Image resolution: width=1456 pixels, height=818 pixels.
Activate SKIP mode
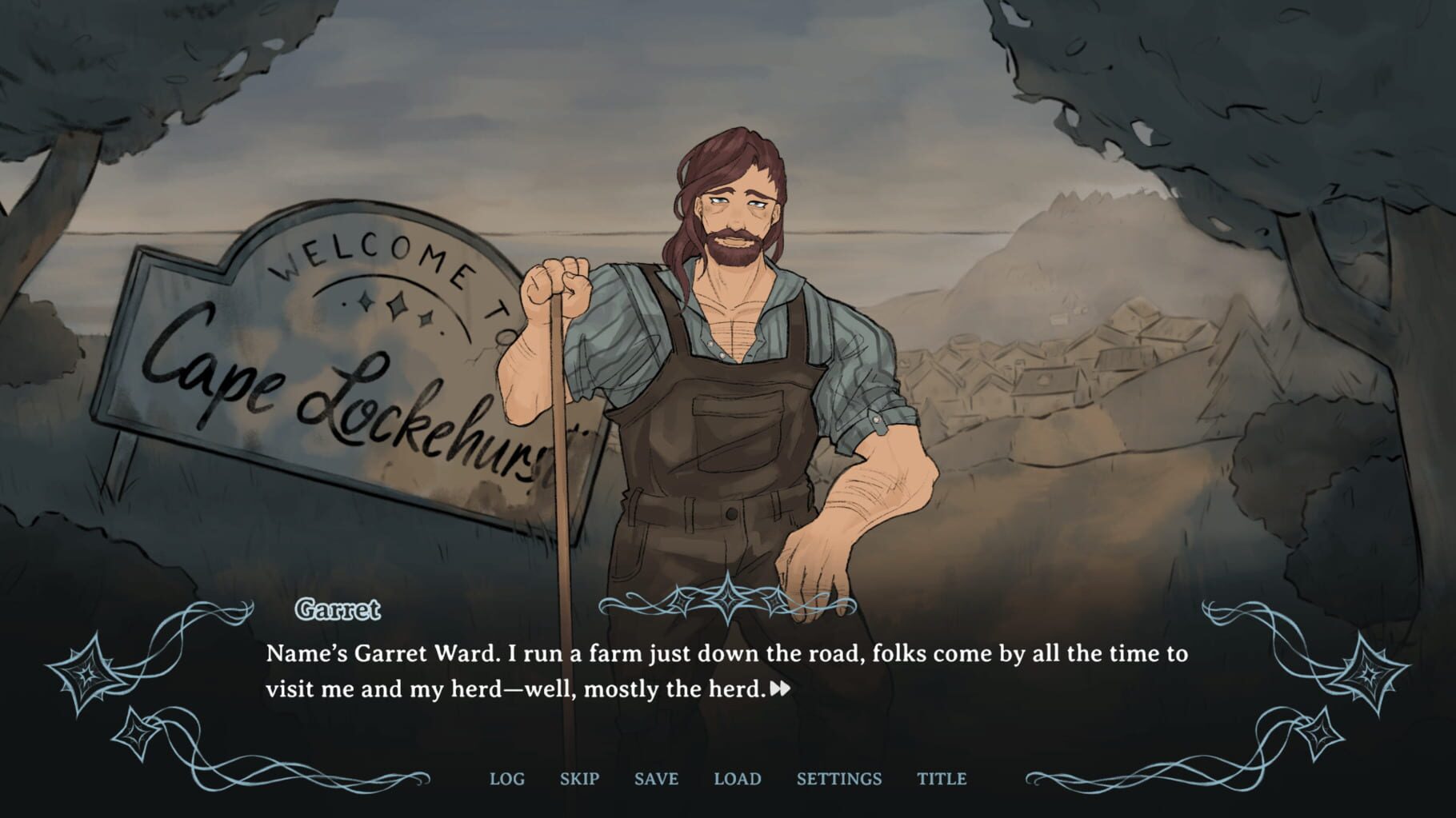click(x=580, y=778)
